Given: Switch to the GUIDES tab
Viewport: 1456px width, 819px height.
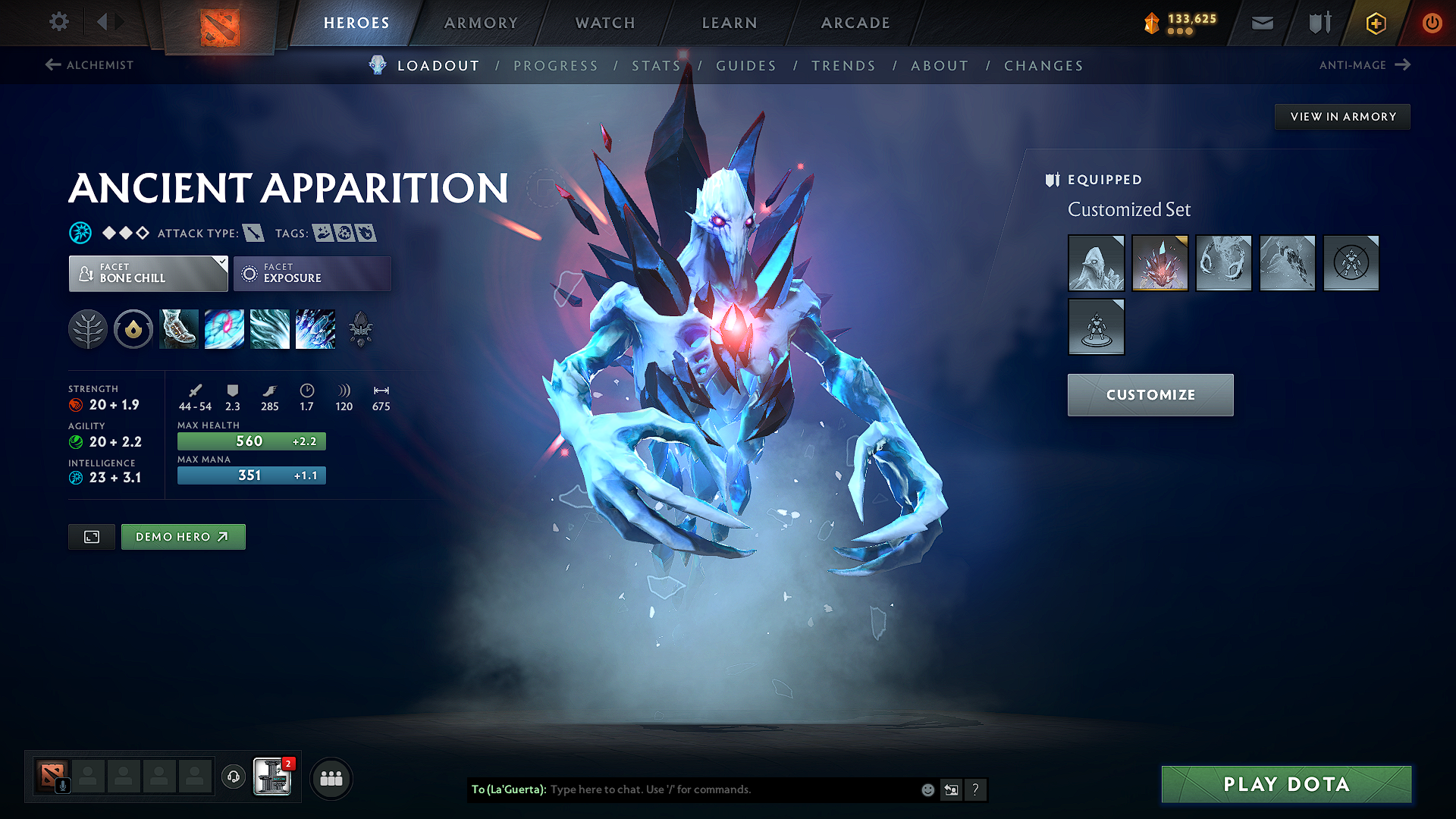Looking at the screenshot, I should (x=745, y=66).
